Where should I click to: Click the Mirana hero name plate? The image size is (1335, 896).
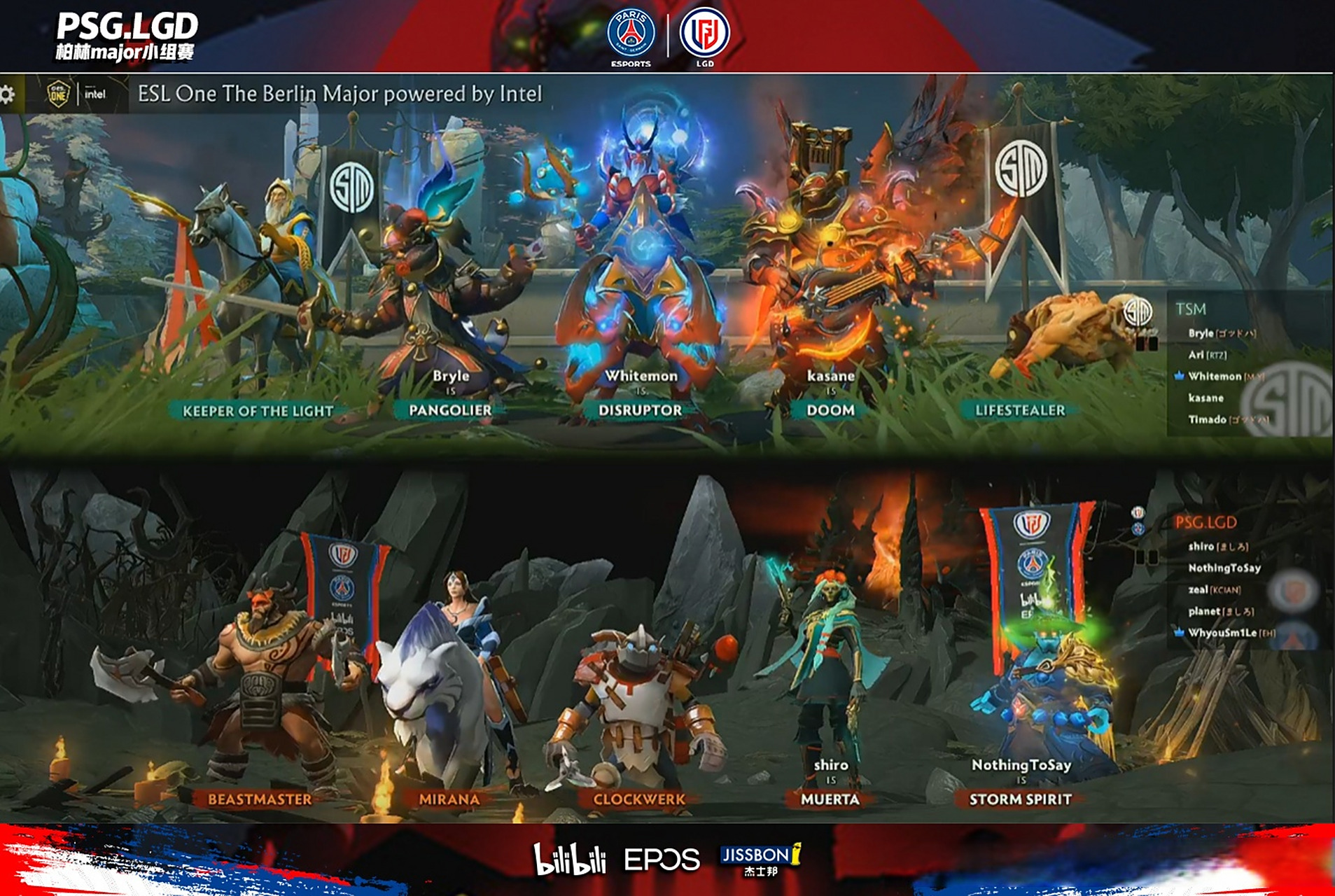449,799
